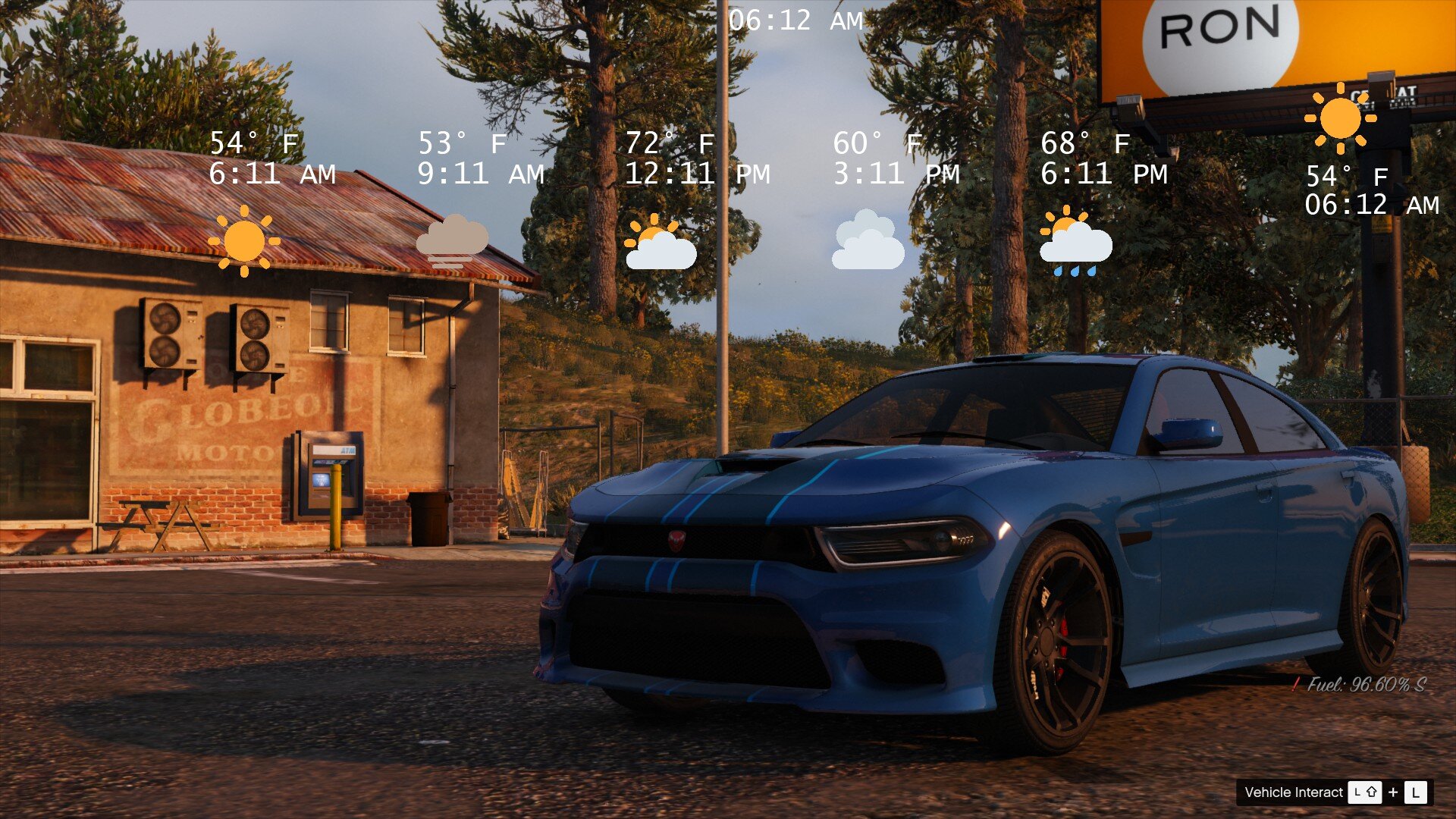
Task: Pick the cloudy 3:11 PM forecast icon
Action: coord(868,241)
